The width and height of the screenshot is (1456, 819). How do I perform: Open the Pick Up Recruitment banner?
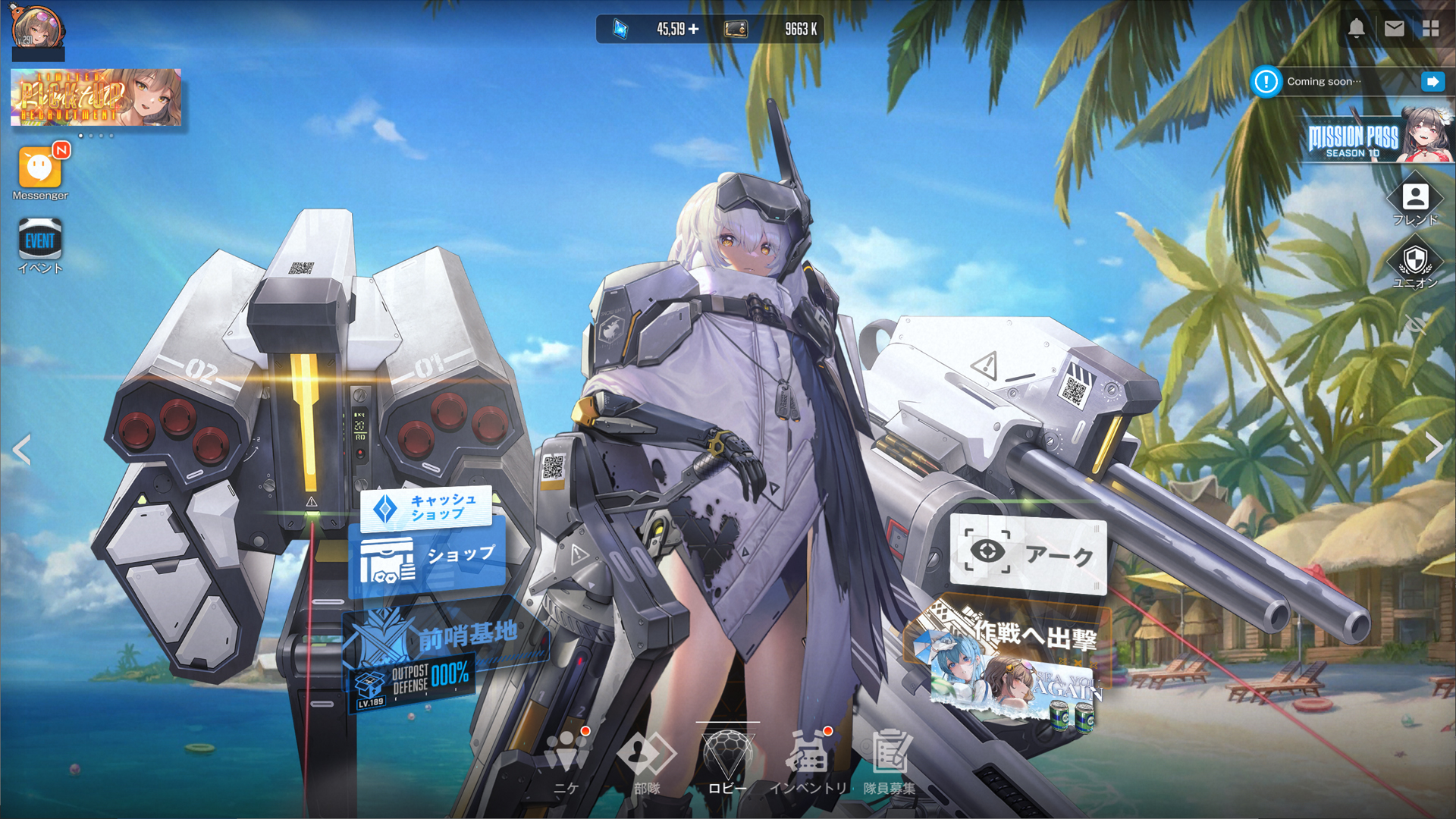(96, 97)
